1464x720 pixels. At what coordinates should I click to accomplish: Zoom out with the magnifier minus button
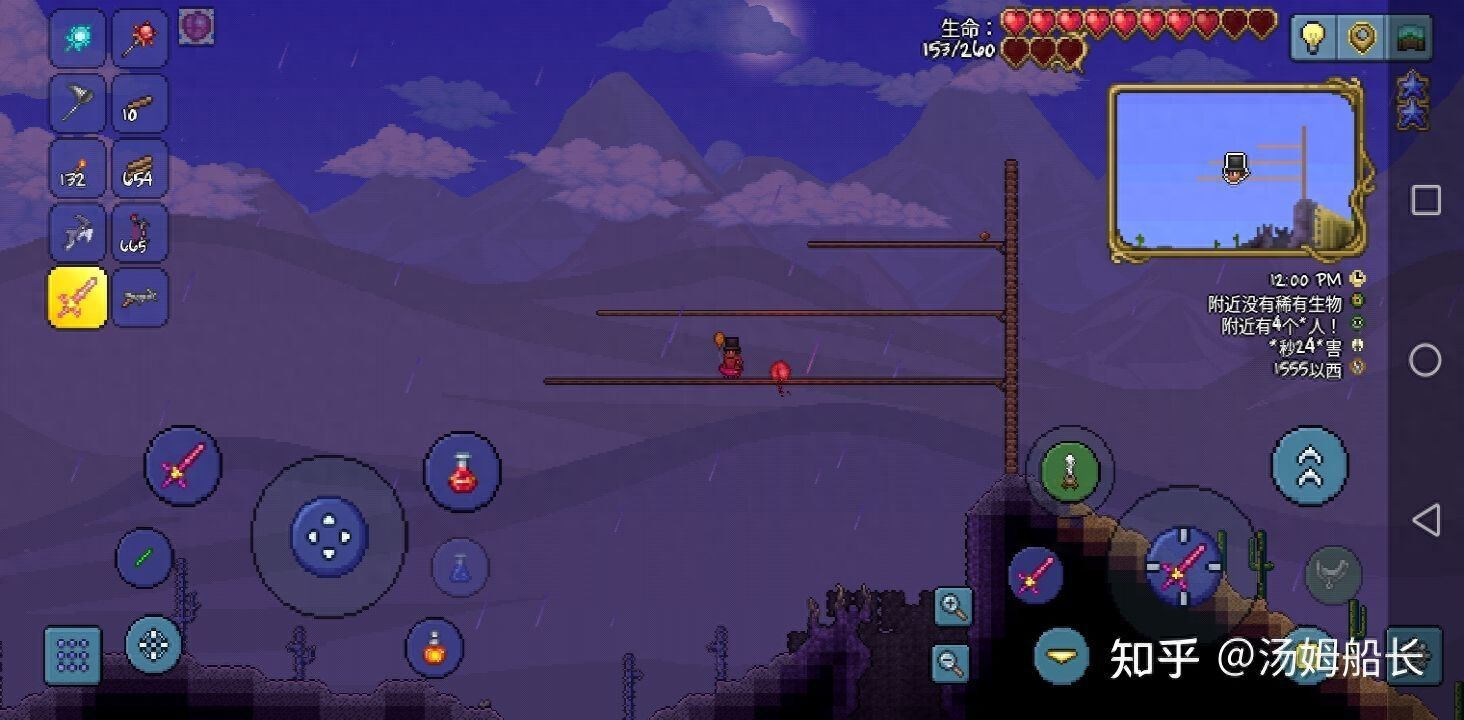coord(951,660)
